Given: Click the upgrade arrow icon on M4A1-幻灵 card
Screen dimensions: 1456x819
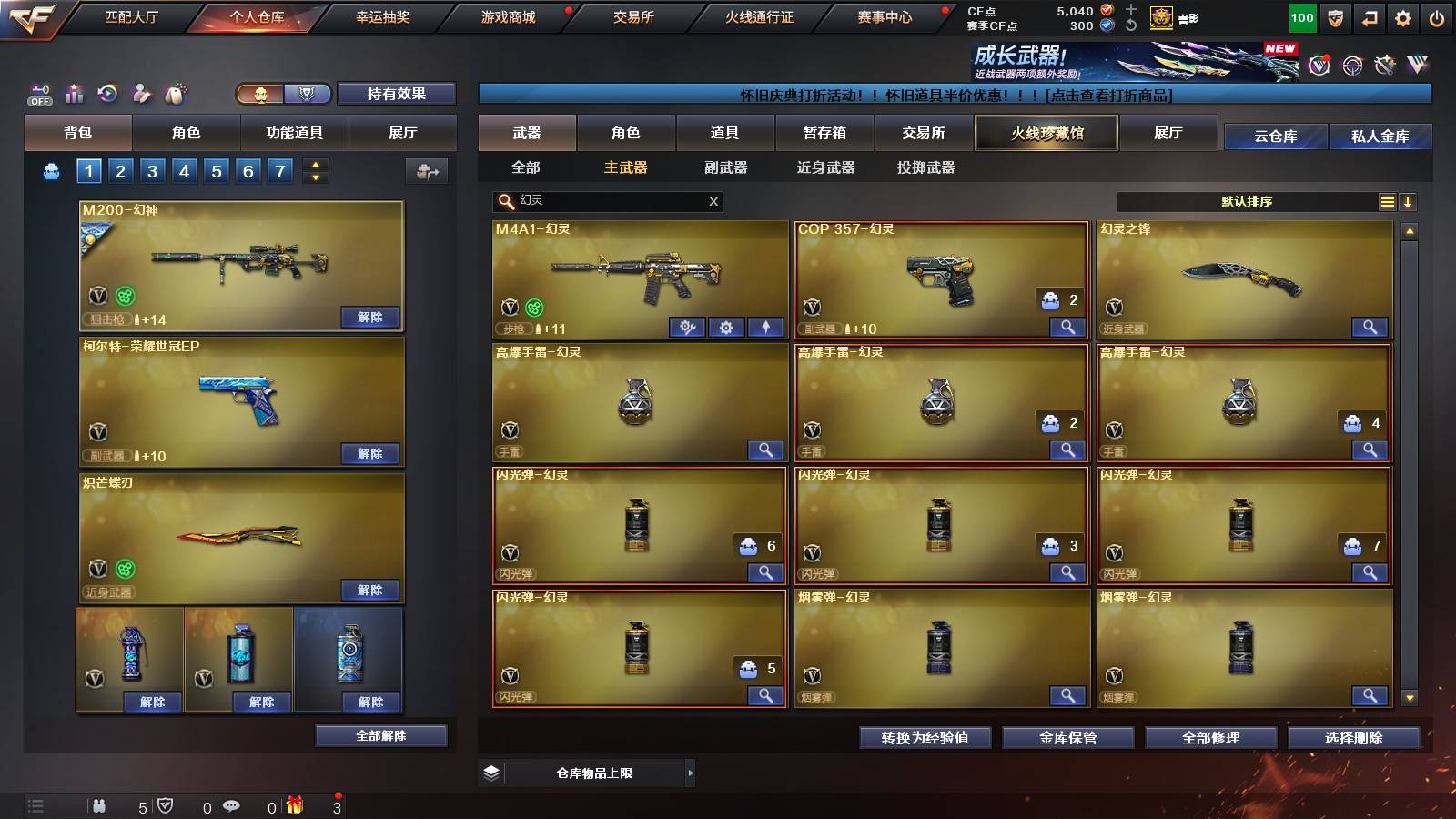Looking at the screenshot, I should 765,327.
